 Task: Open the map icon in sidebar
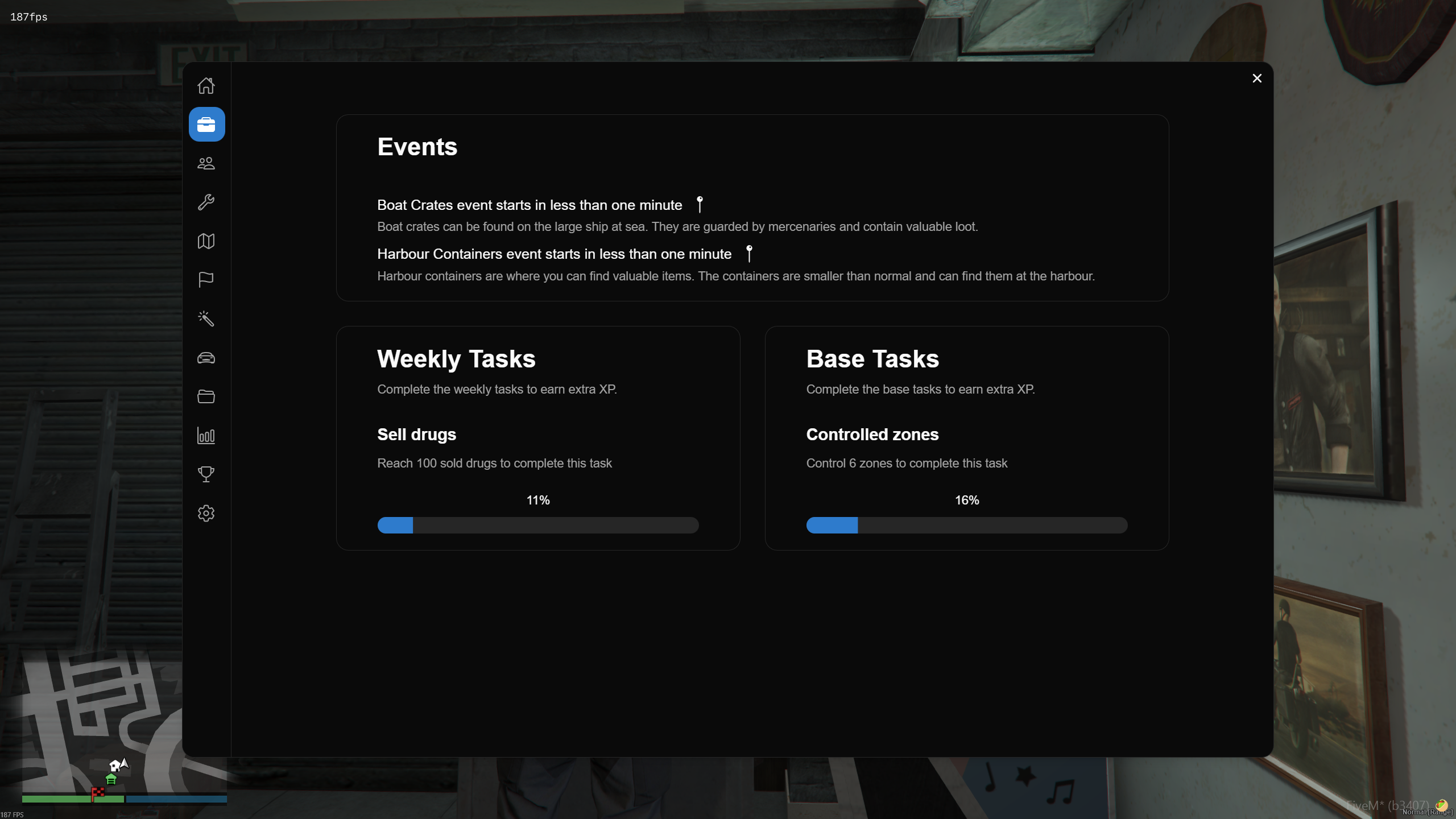tap(206, 241)
